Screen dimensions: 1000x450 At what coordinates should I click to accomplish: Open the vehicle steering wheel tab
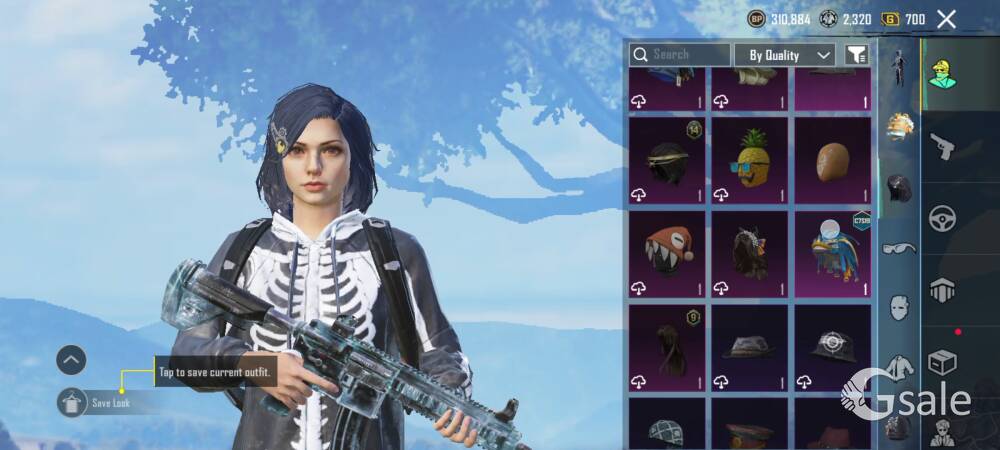point(942,218)
